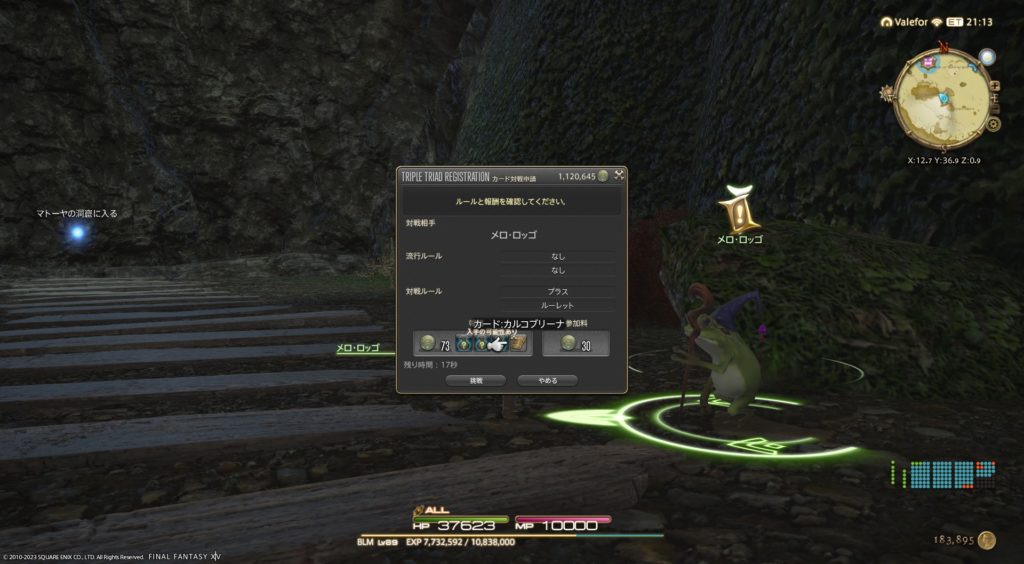
Task: Accept the Triple Triad challenge (挑戦)
Action: (476, 381)
